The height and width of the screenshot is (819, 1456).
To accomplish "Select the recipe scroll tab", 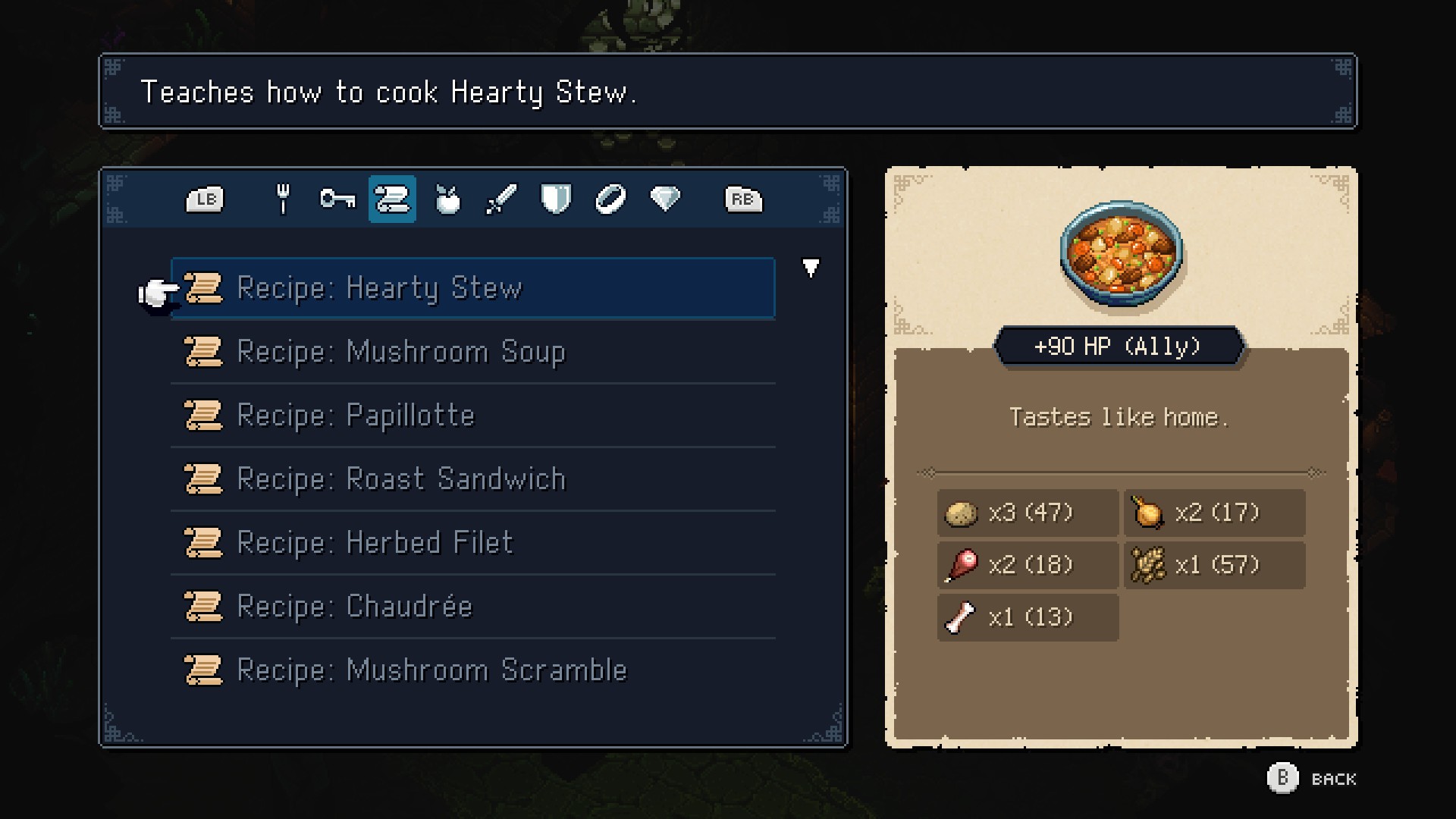I will [392, 199].
